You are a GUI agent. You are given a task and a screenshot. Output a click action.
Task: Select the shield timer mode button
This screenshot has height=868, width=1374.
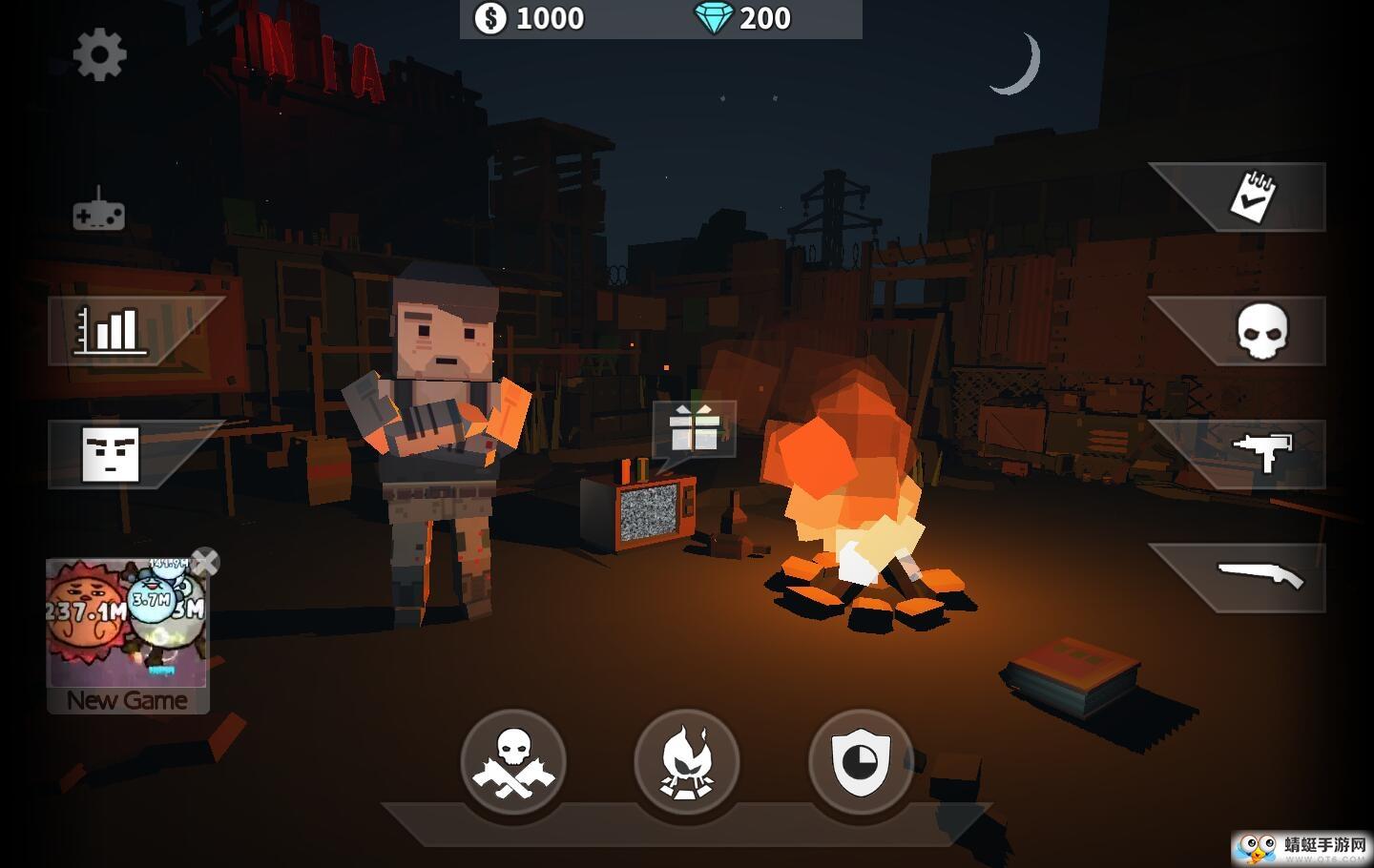[861, 762]
